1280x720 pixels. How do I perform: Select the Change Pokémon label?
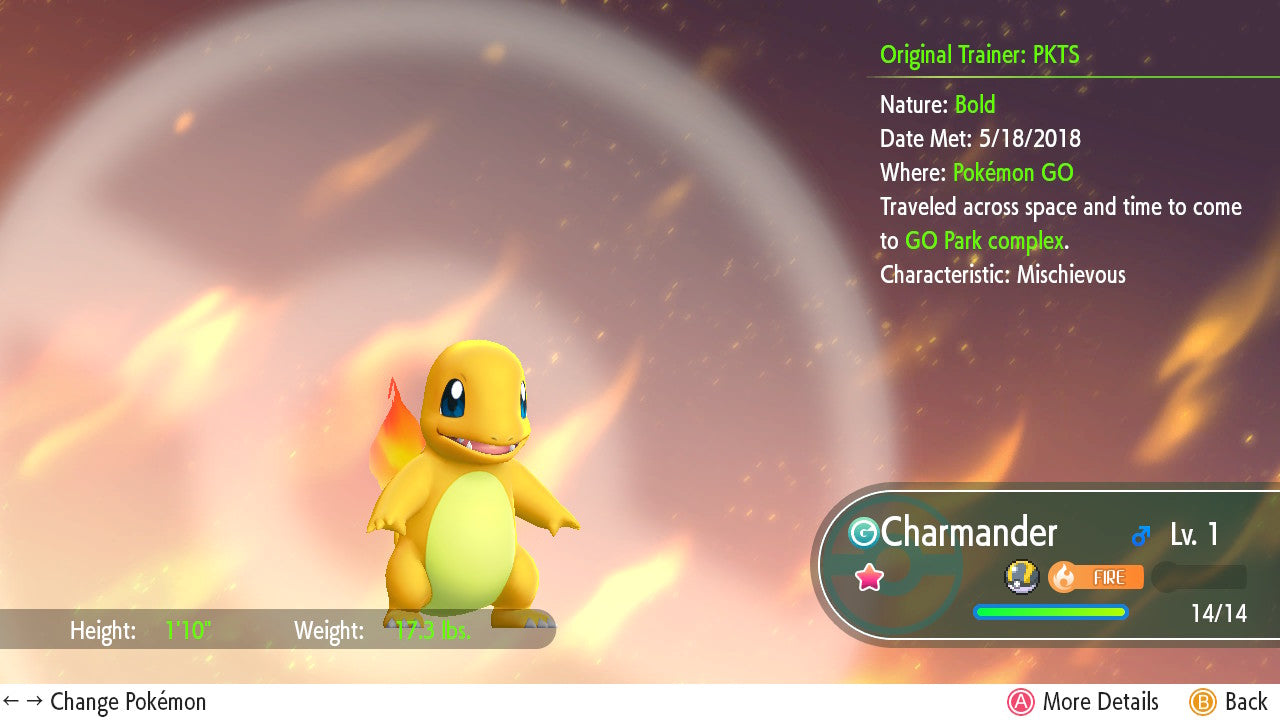coord(105,702)
